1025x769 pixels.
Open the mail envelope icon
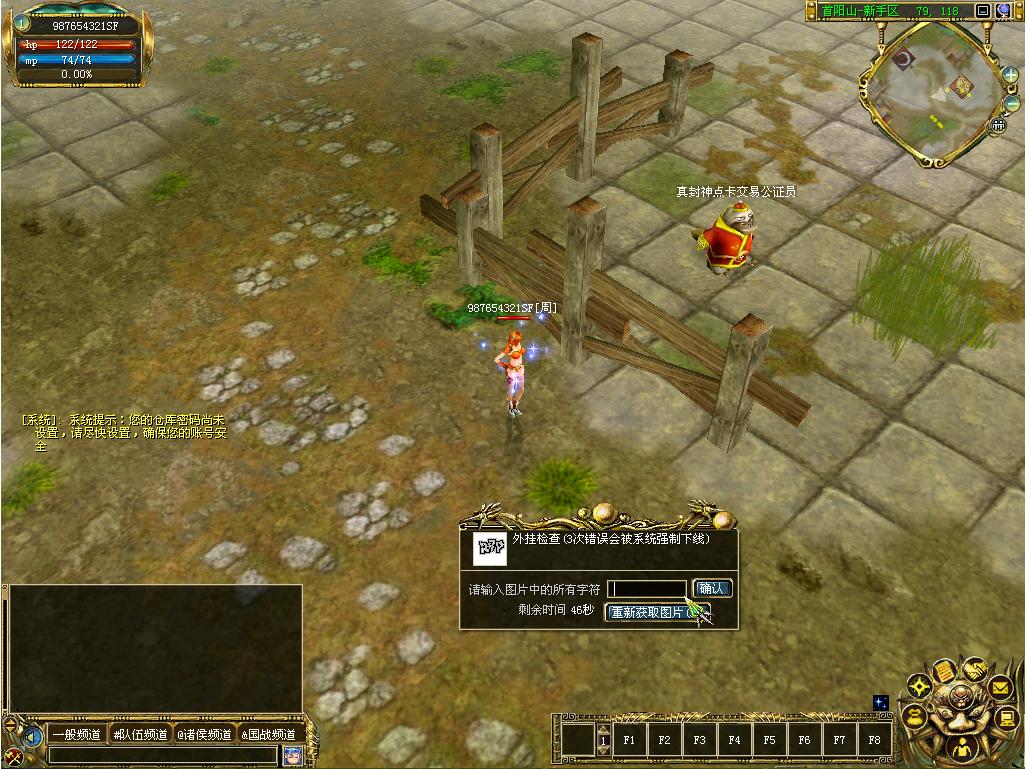pyautogui.click(x=999, y=688)
